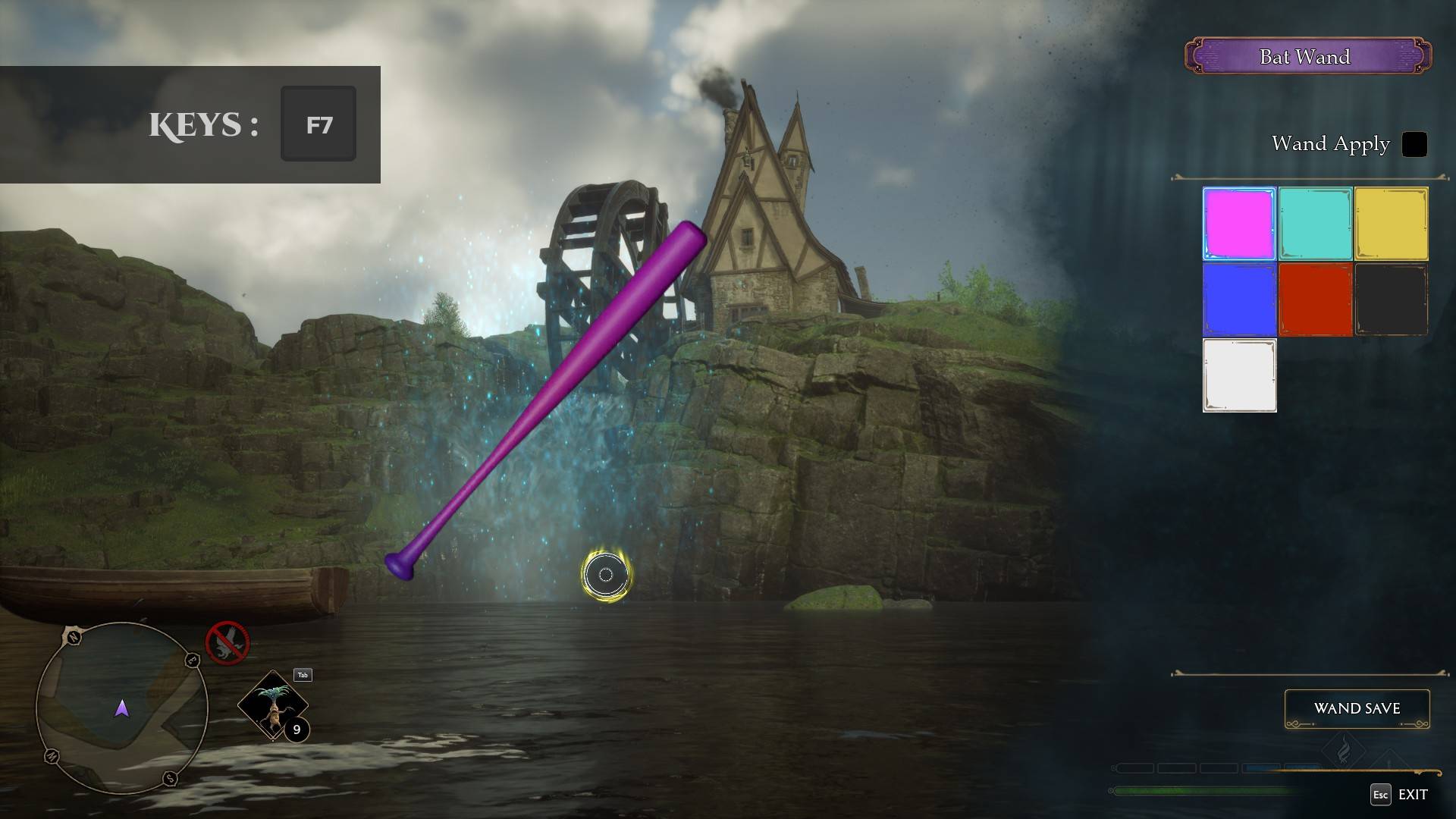1456x819 pixels.
Task: Click the Tab key hint above the Mandrake
Action: pos(303,674)
